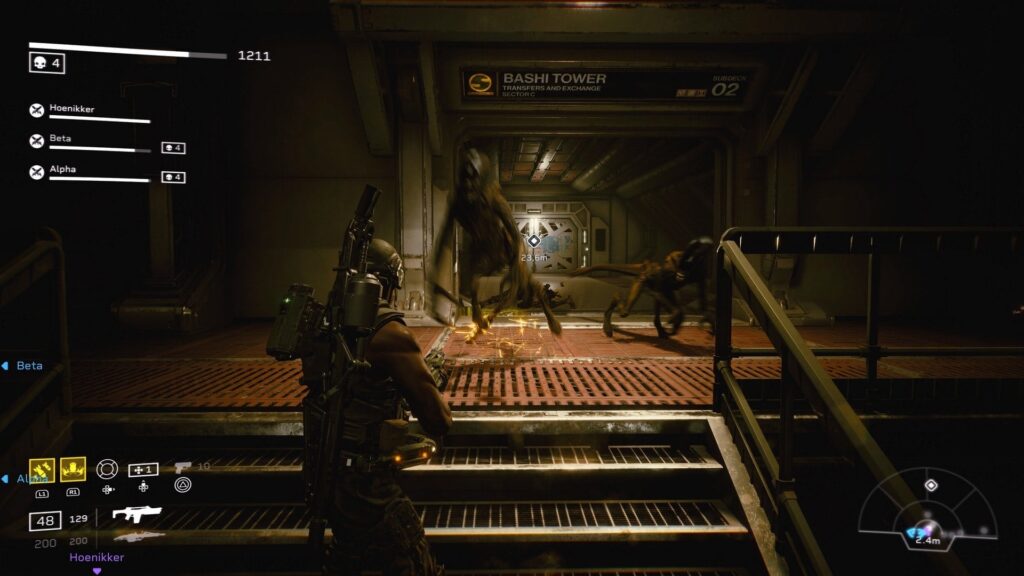Select the circular ring consumable icon
The image size is (1024, 576).
click(107, 469)
